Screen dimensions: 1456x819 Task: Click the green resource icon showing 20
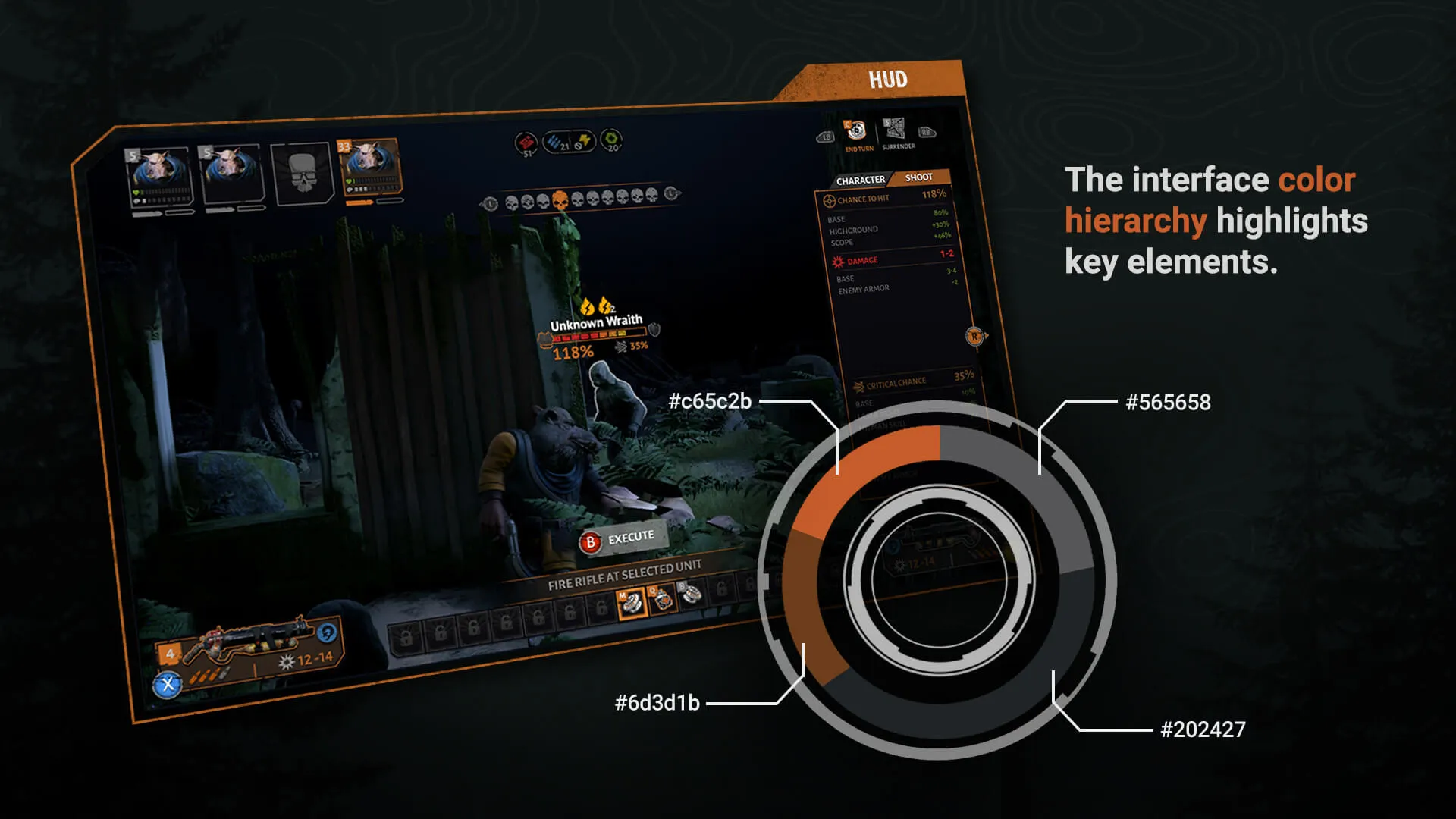(x=611, y=139)
